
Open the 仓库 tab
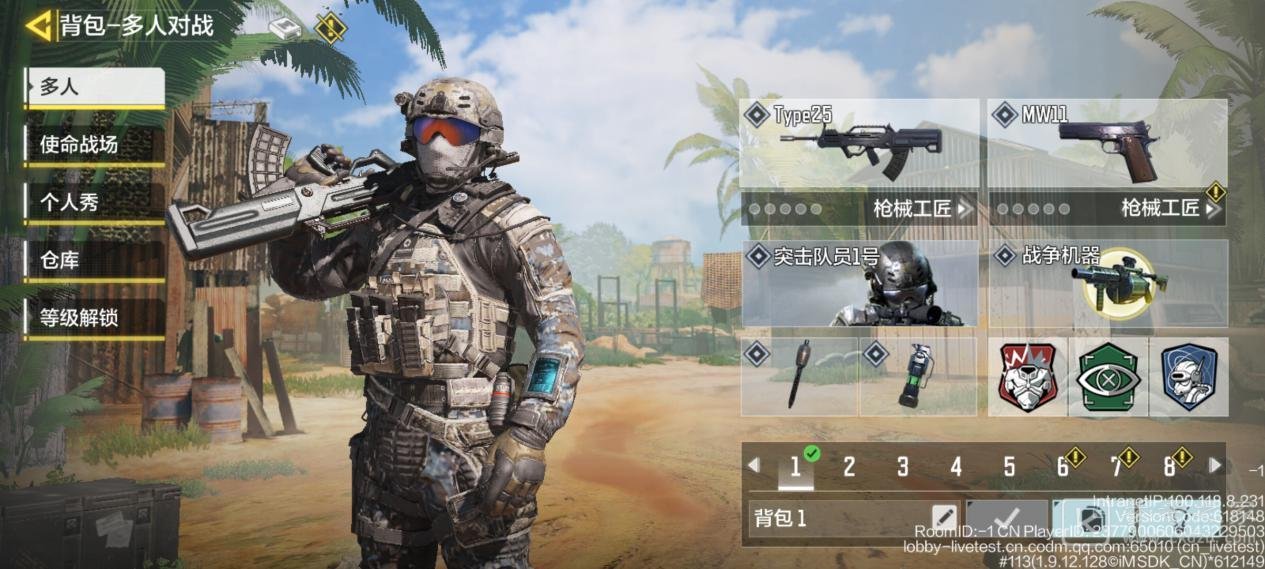coord(95,262)
